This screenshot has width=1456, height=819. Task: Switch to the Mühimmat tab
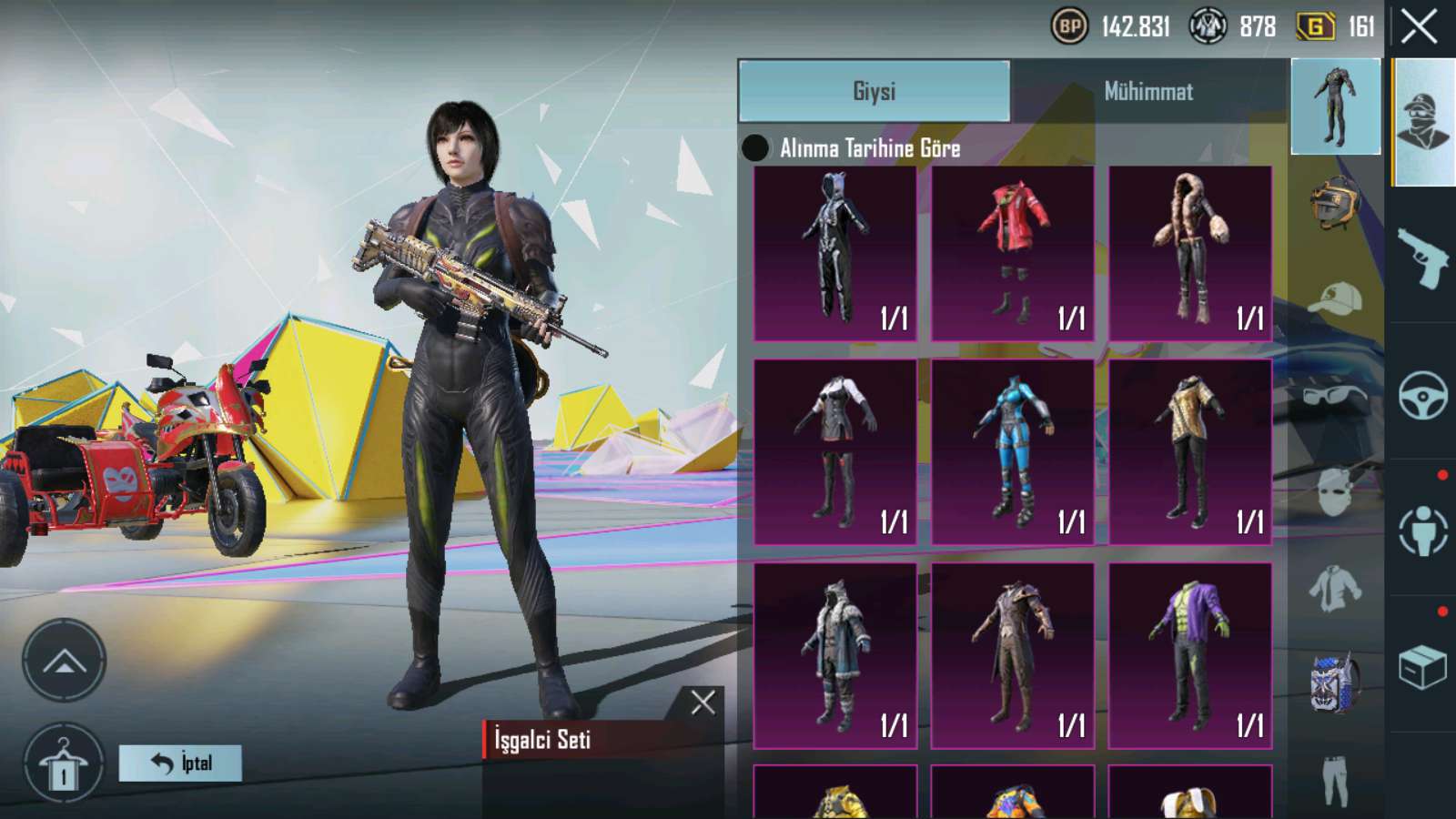1148,91
